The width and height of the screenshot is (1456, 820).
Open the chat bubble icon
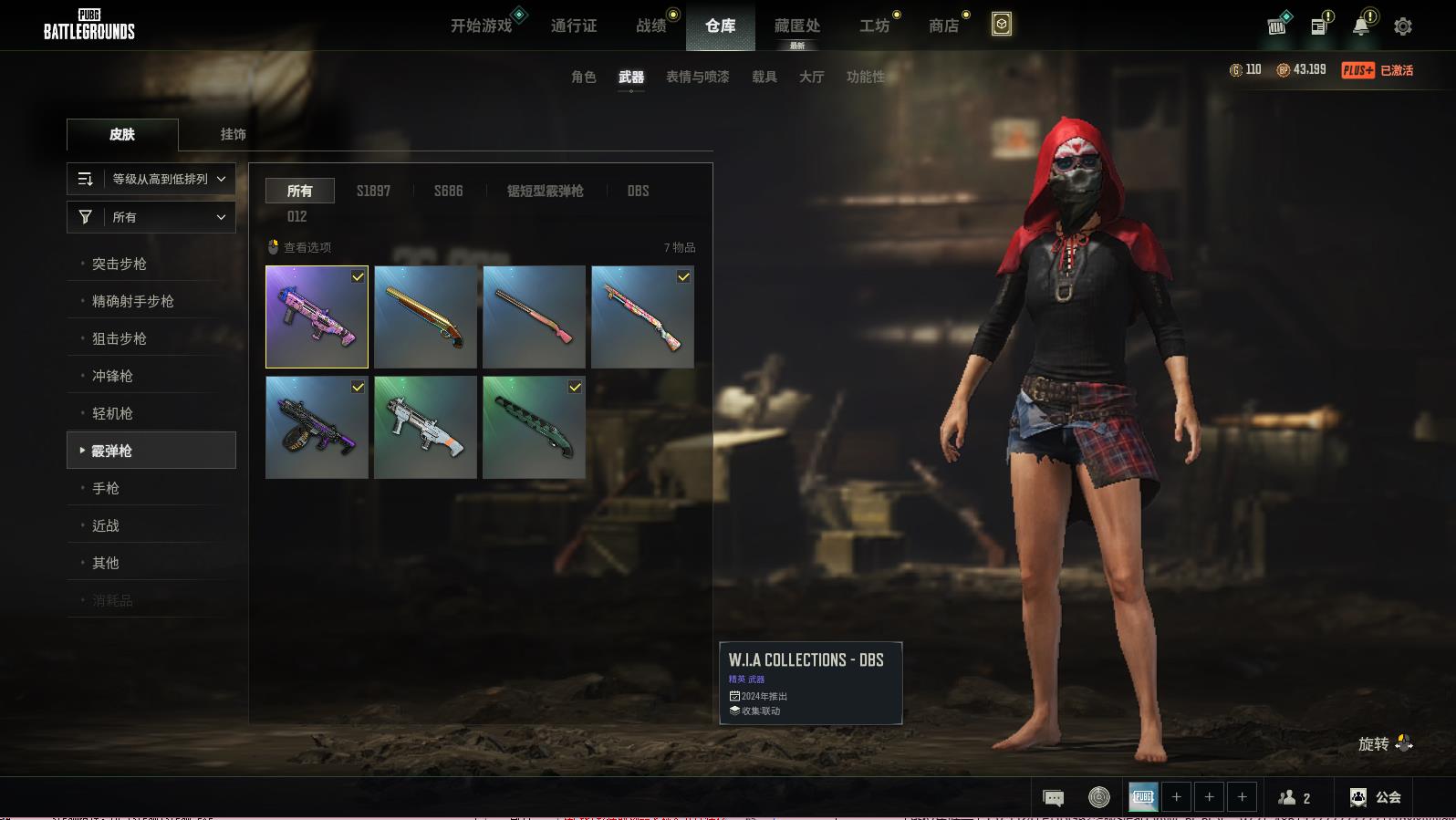pos(1053,797)
